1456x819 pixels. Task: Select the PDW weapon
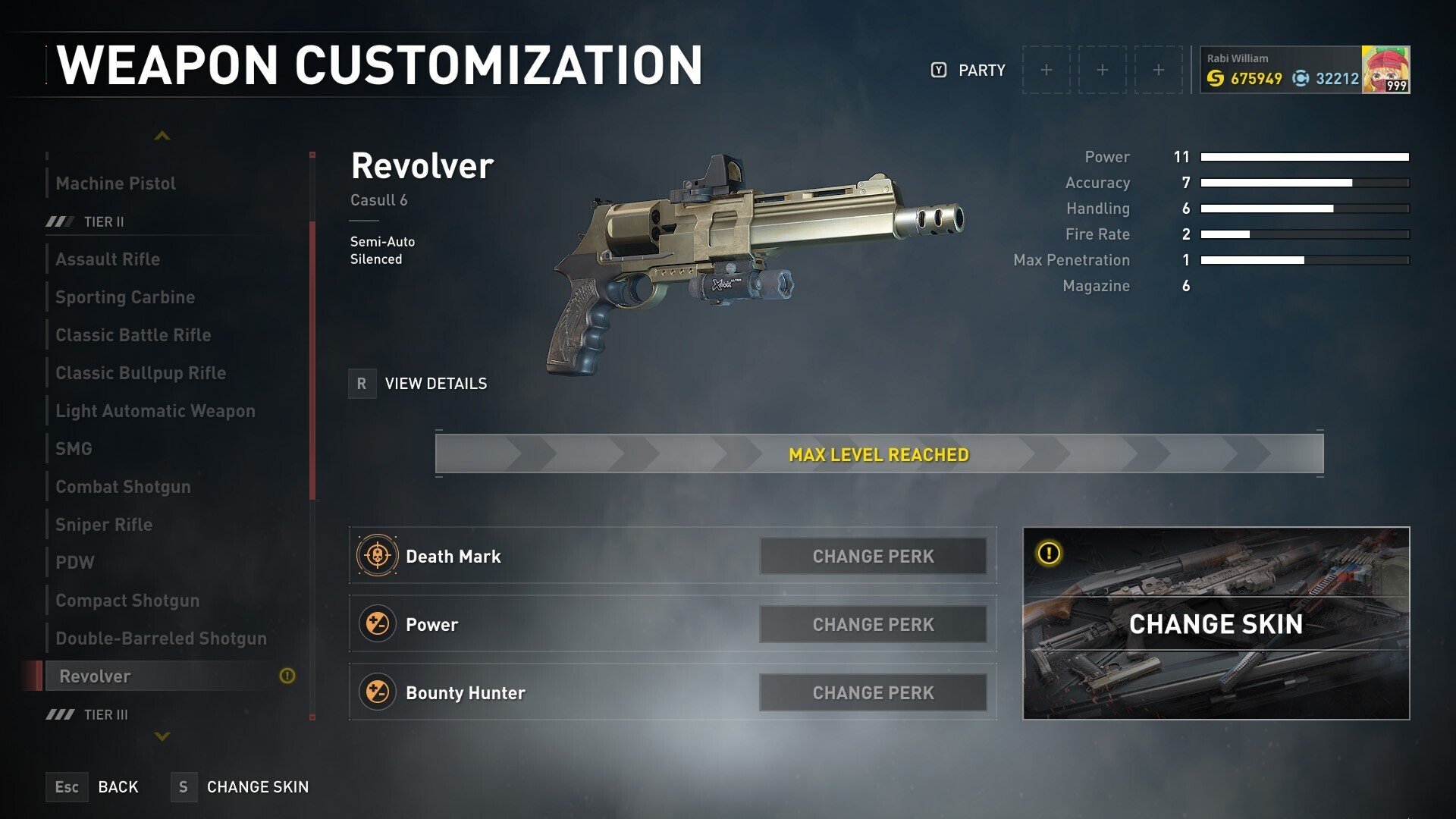click(76, 563)
